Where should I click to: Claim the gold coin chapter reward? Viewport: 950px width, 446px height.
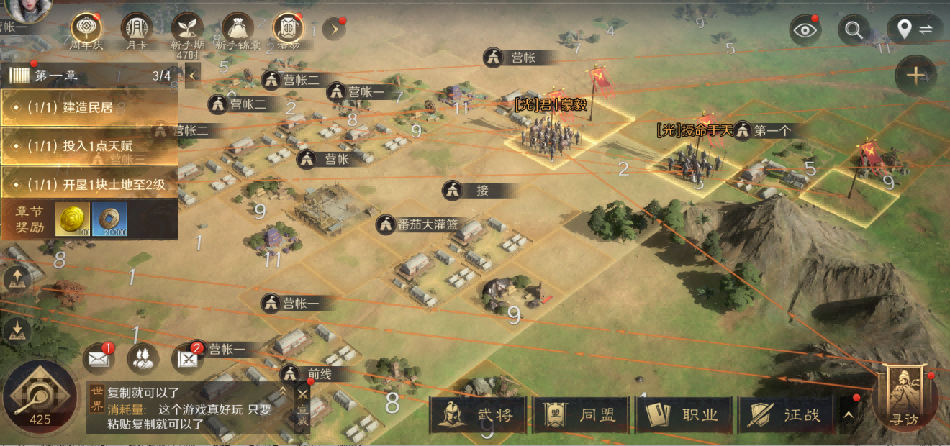point(72,221)
